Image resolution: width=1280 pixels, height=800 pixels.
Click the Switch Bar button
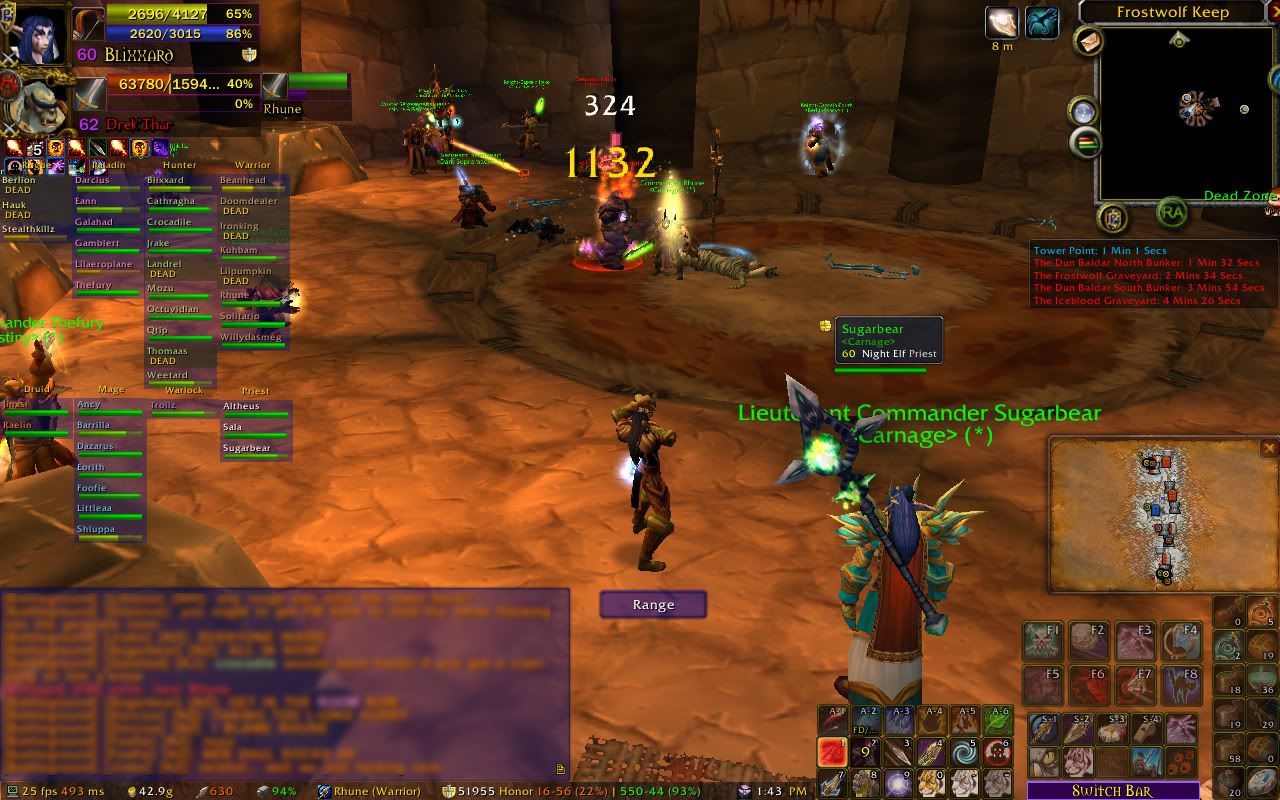[x=1112, y=790]
